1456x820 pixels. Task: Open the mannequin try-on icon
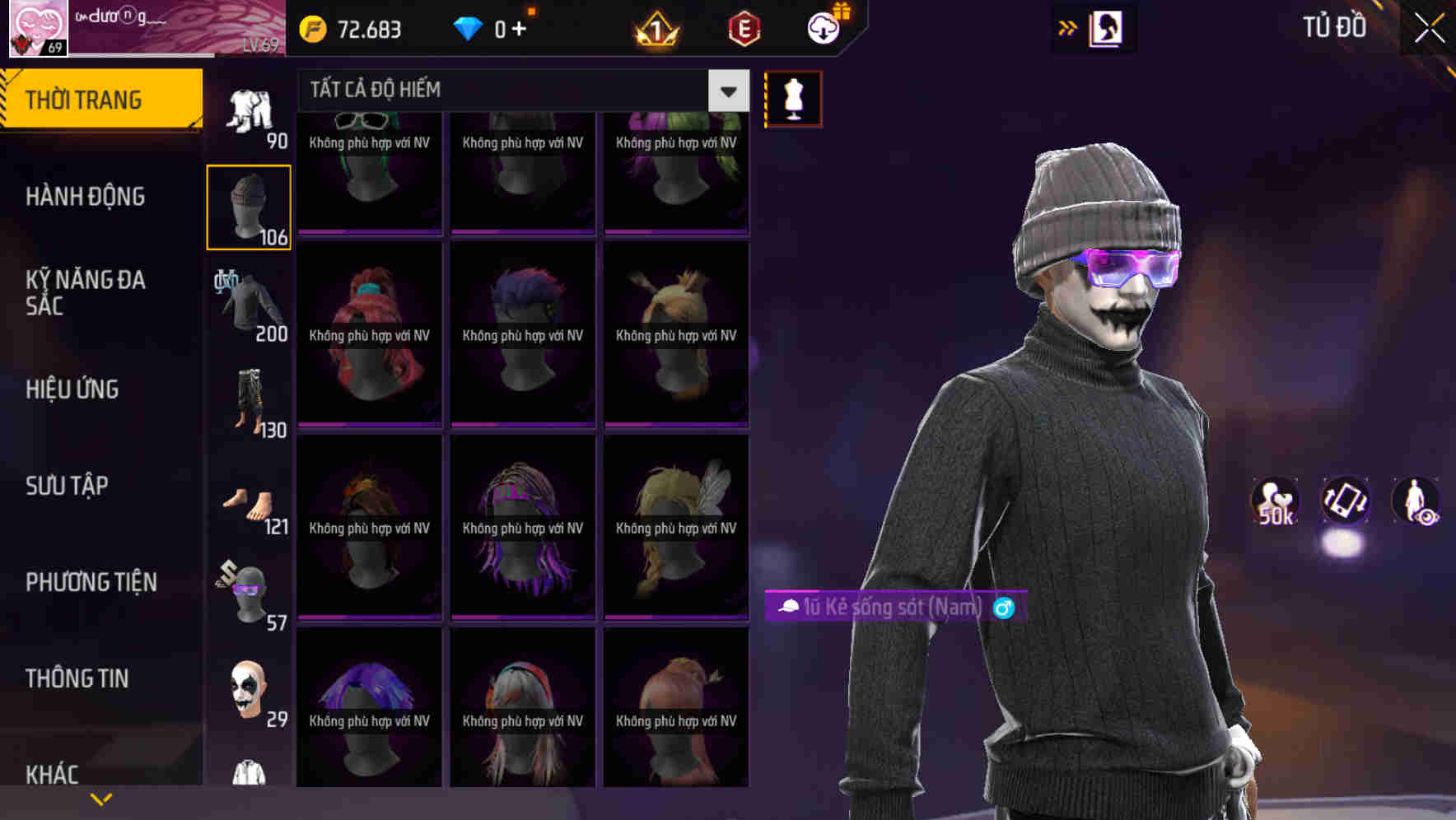pos(792,97)
